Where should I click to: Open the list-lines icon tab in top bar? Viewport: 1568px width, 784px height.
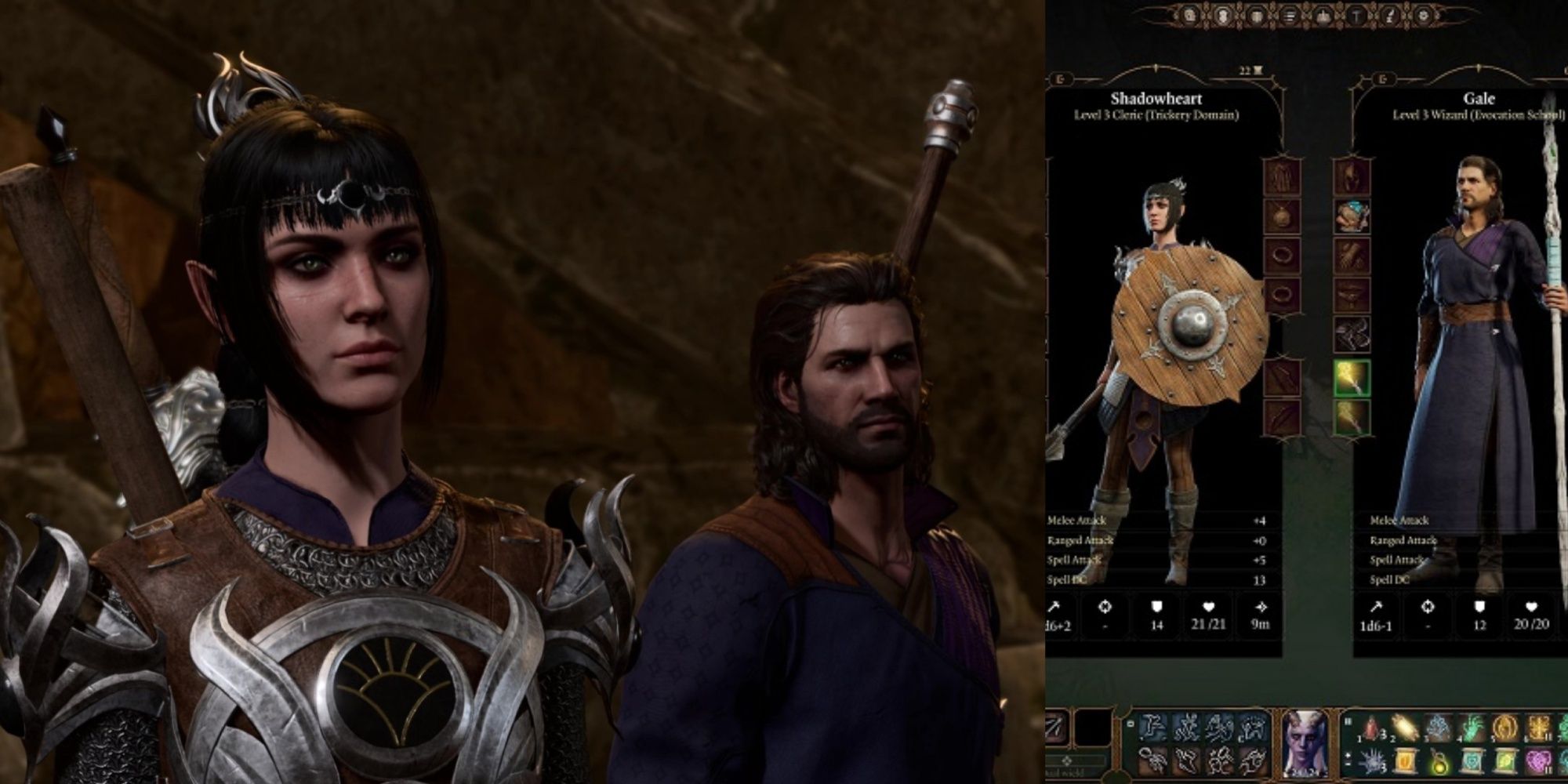pos(1290,16)
